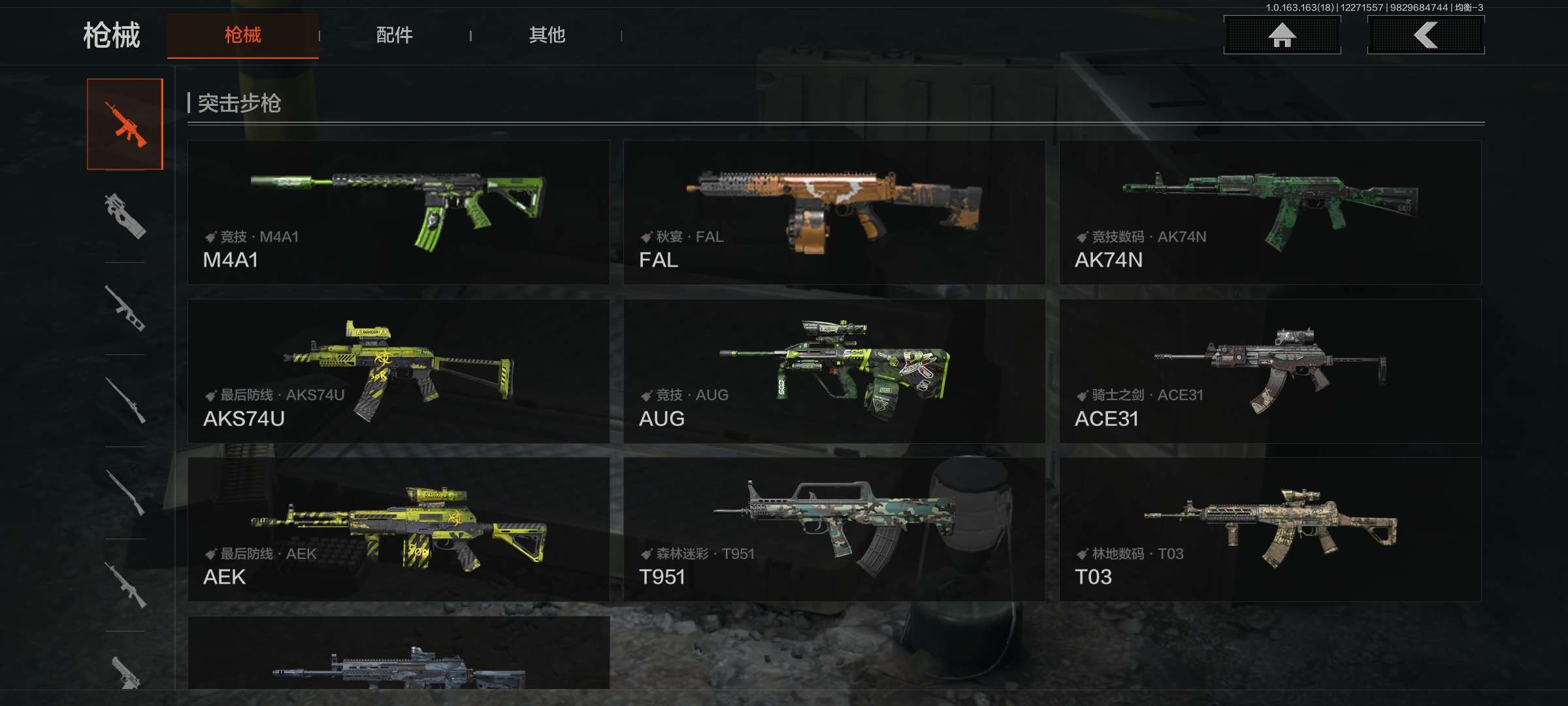Pick the T951 weapon card

click(x=834, y=529)
